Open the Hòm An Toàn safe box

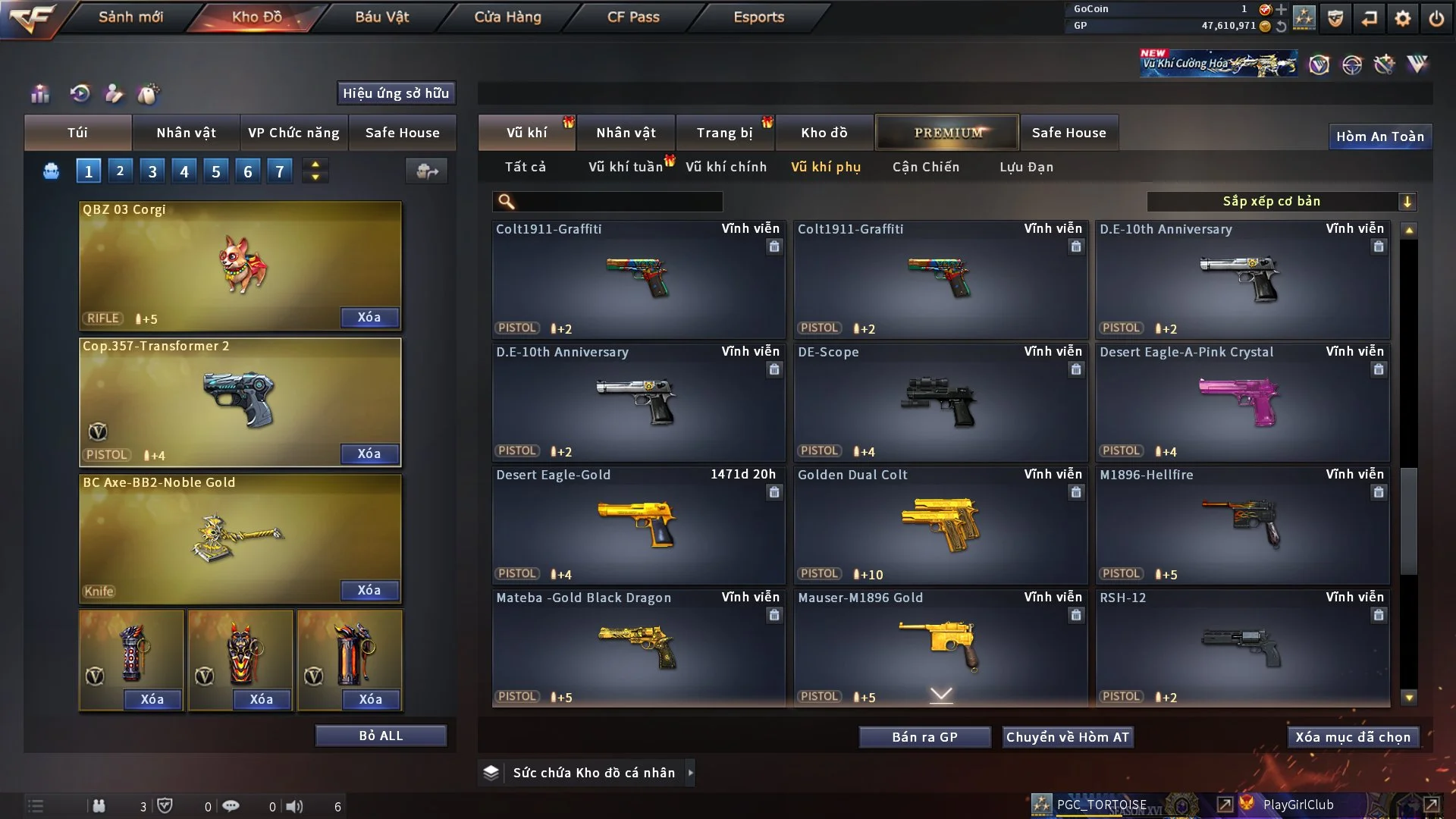[1379, 136]
